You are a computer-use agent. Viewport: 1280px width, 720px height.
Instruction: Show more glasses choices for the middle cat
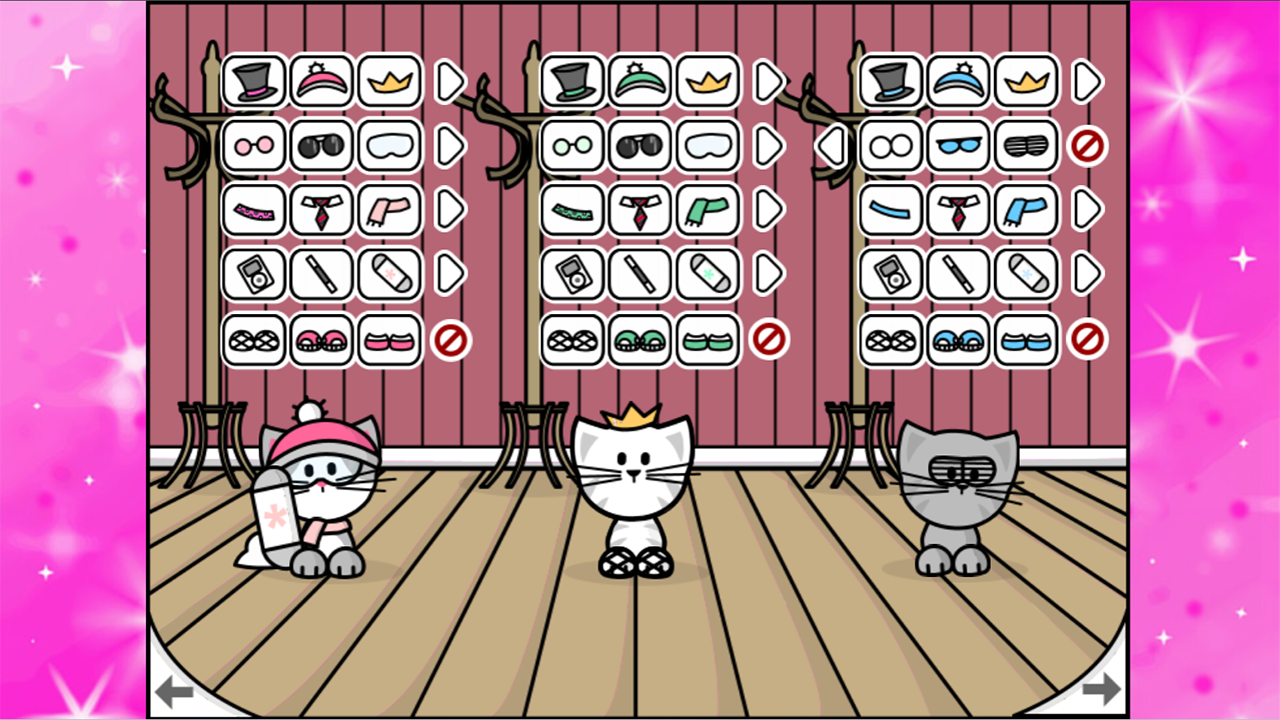click(768, 146)
